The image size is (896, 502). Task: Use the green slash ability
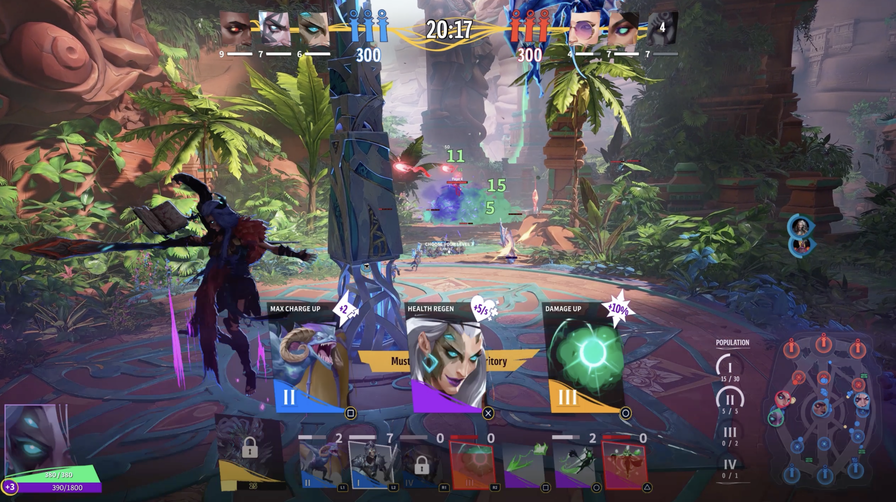coord(524,464)
